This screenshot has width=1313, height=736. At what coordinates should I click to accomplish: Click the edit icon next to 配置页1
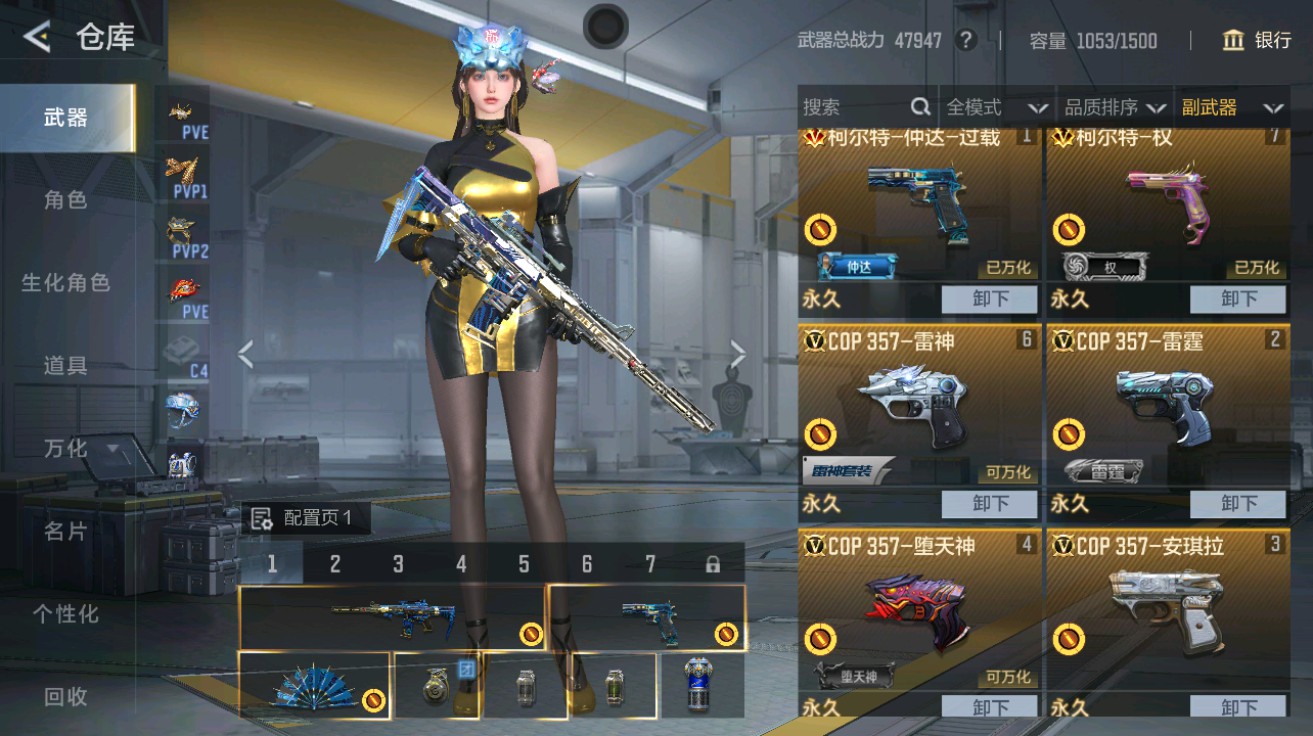pos(262,518)
